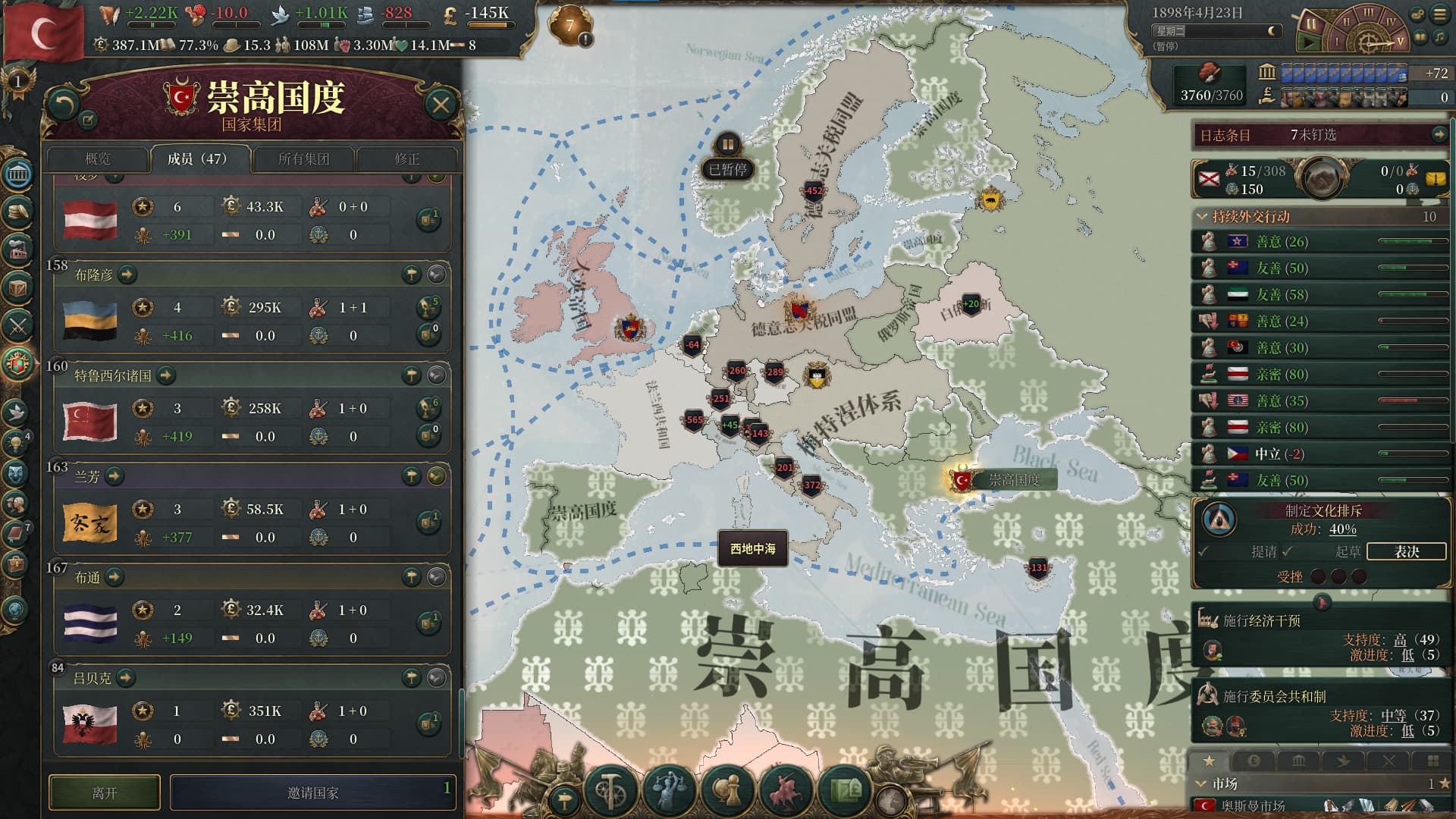Select the 修正 tab
Image resolution: width=1456 pixels, height=819 pixels.
pos(406,158)
